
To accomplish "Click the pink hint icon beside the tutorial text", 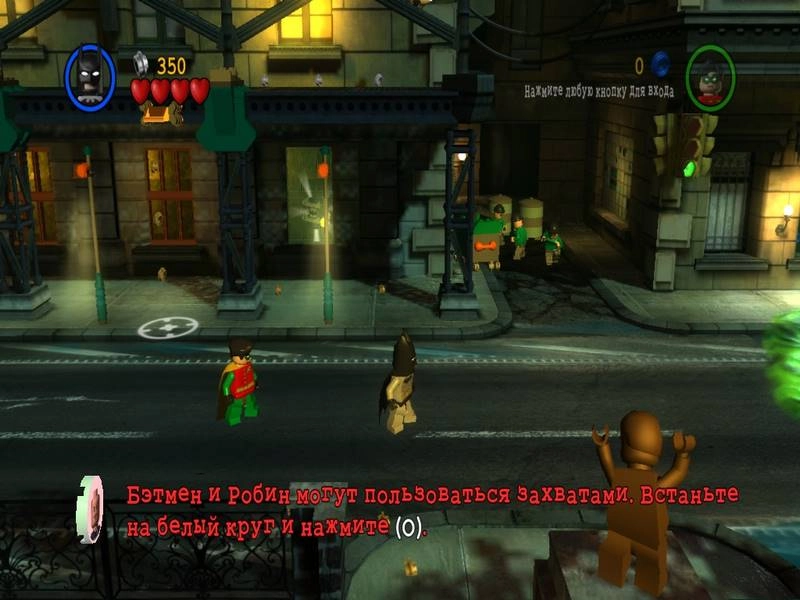I will pos(92,508).
